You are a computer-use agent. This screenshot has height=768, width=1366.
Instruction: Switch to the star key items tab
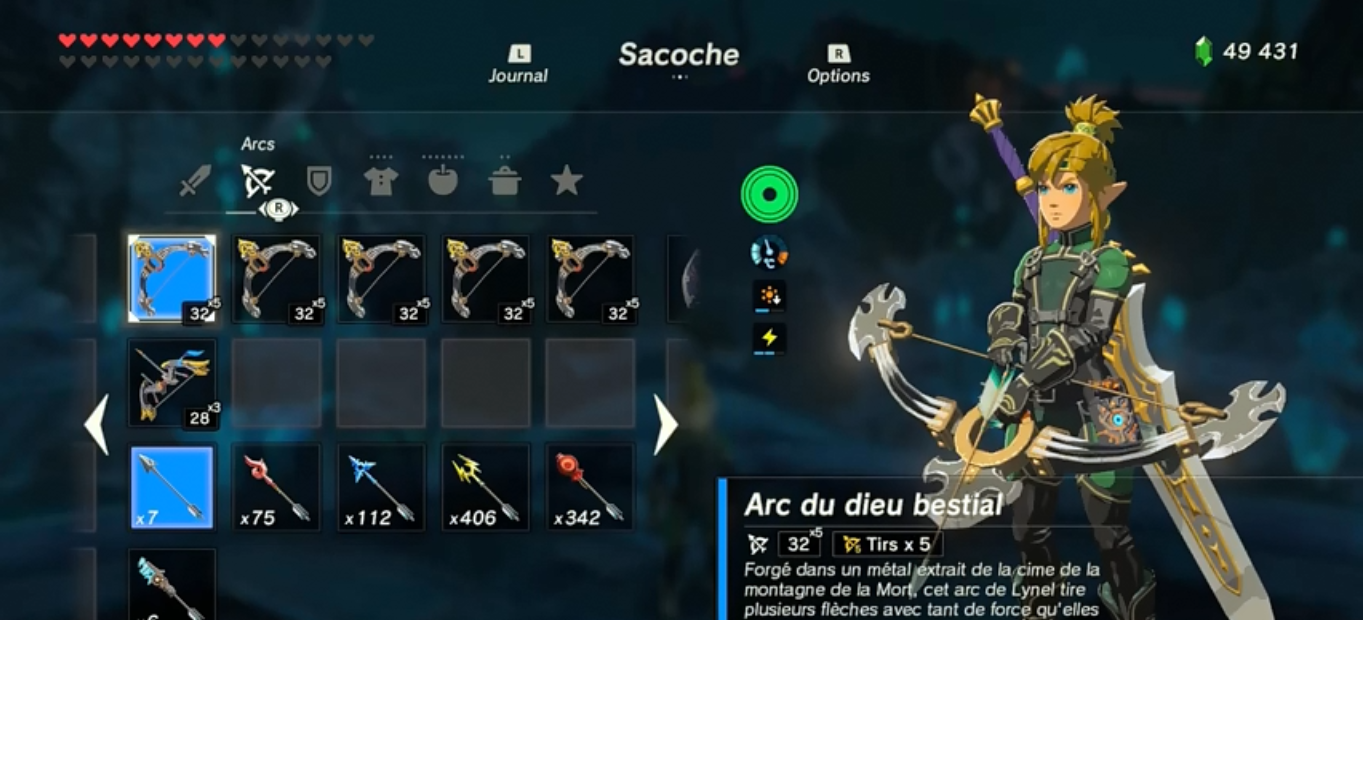[567, 181]
